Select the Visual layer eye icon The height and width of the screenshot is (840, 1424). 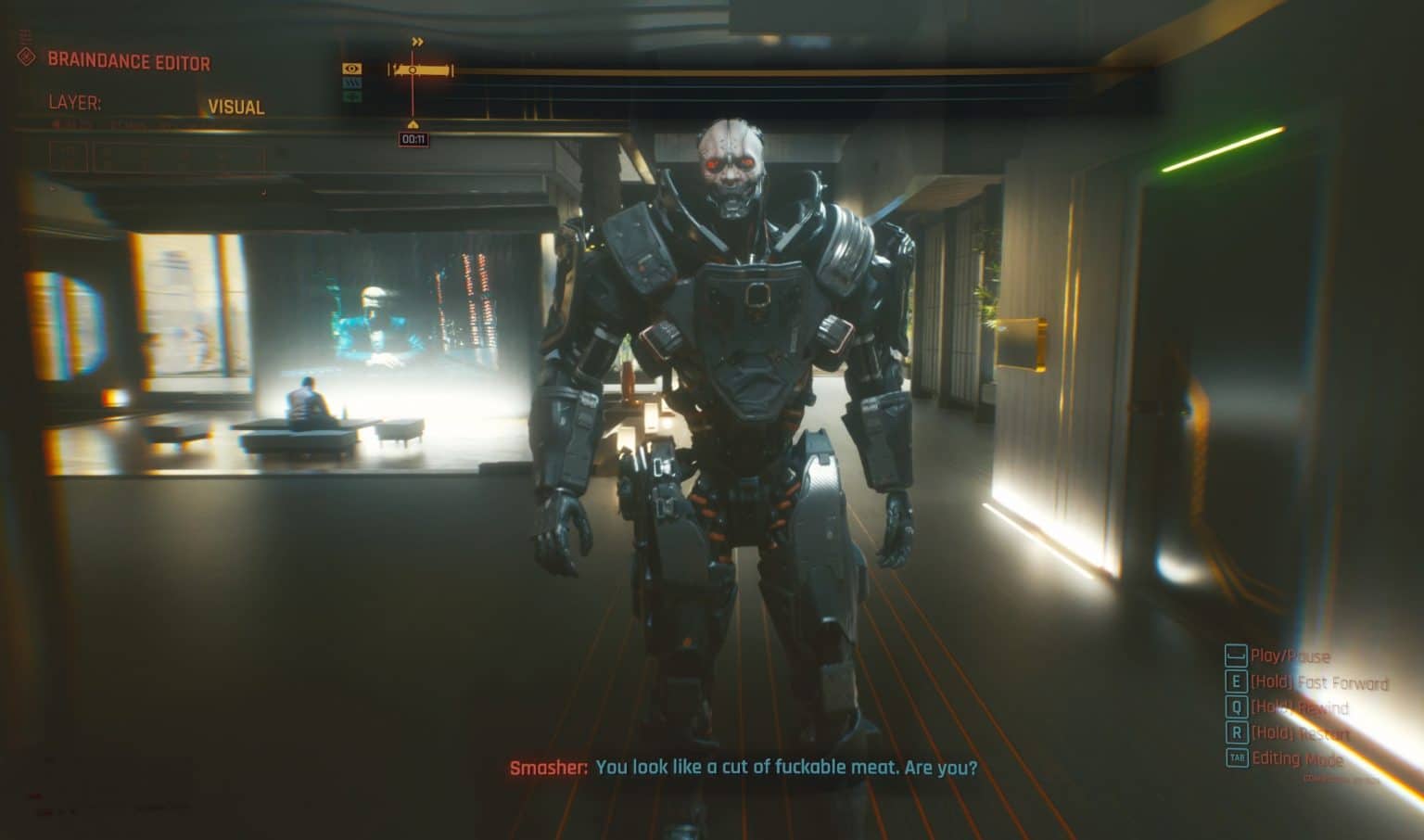click(x=352, y=69)
